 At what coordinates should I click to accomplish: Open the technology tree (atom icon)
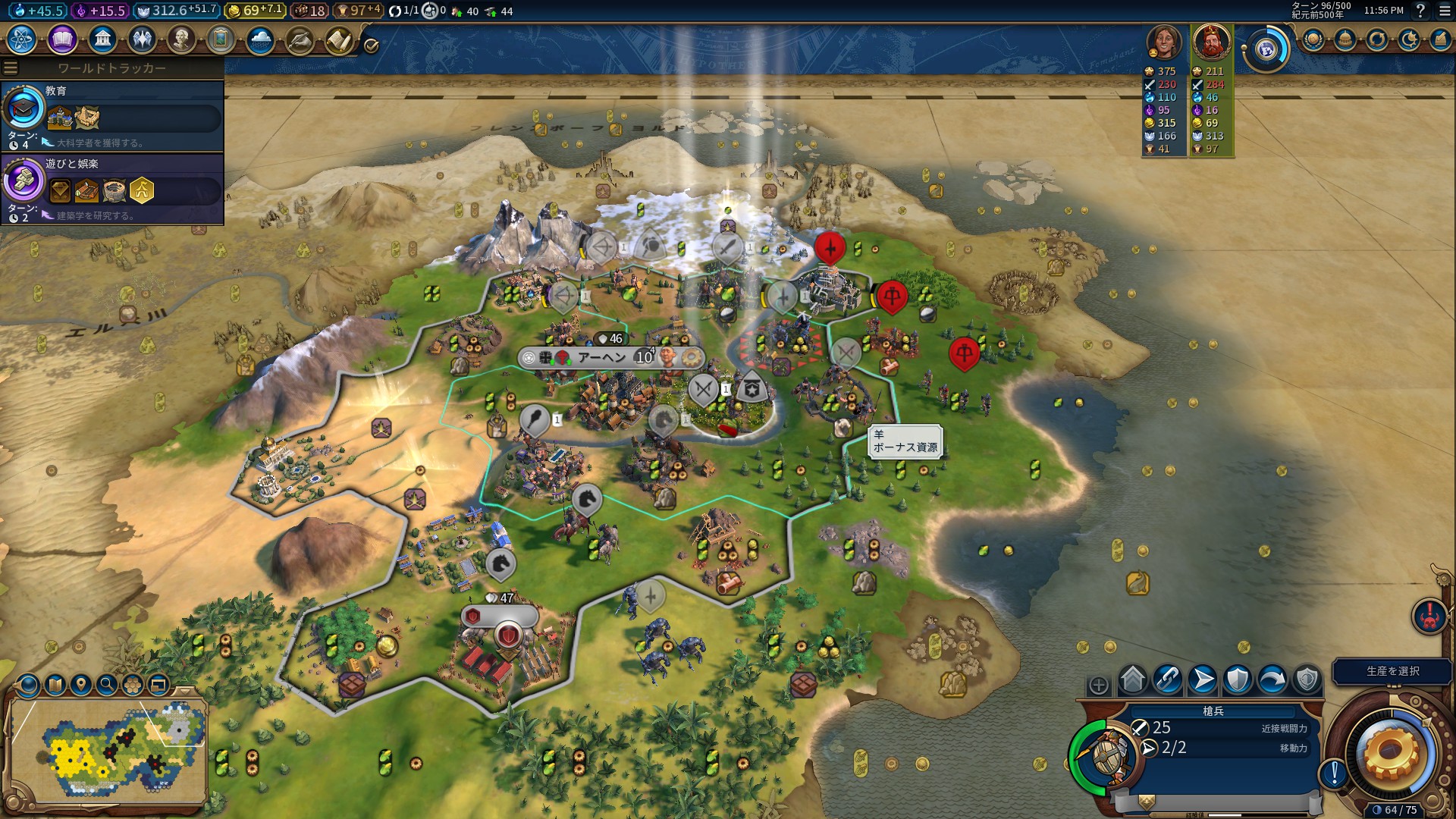coord(22,39)
